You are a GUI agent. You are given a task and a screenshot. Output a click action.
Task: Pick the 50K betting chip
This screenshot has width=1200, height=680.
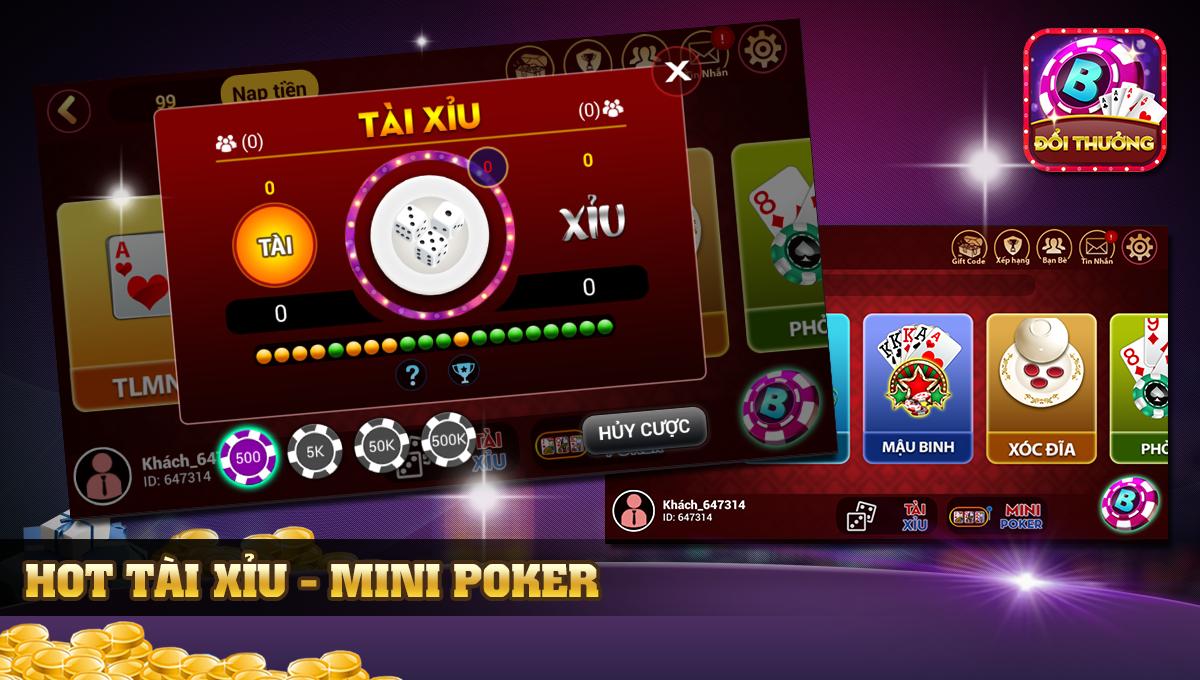click(381, 445)
